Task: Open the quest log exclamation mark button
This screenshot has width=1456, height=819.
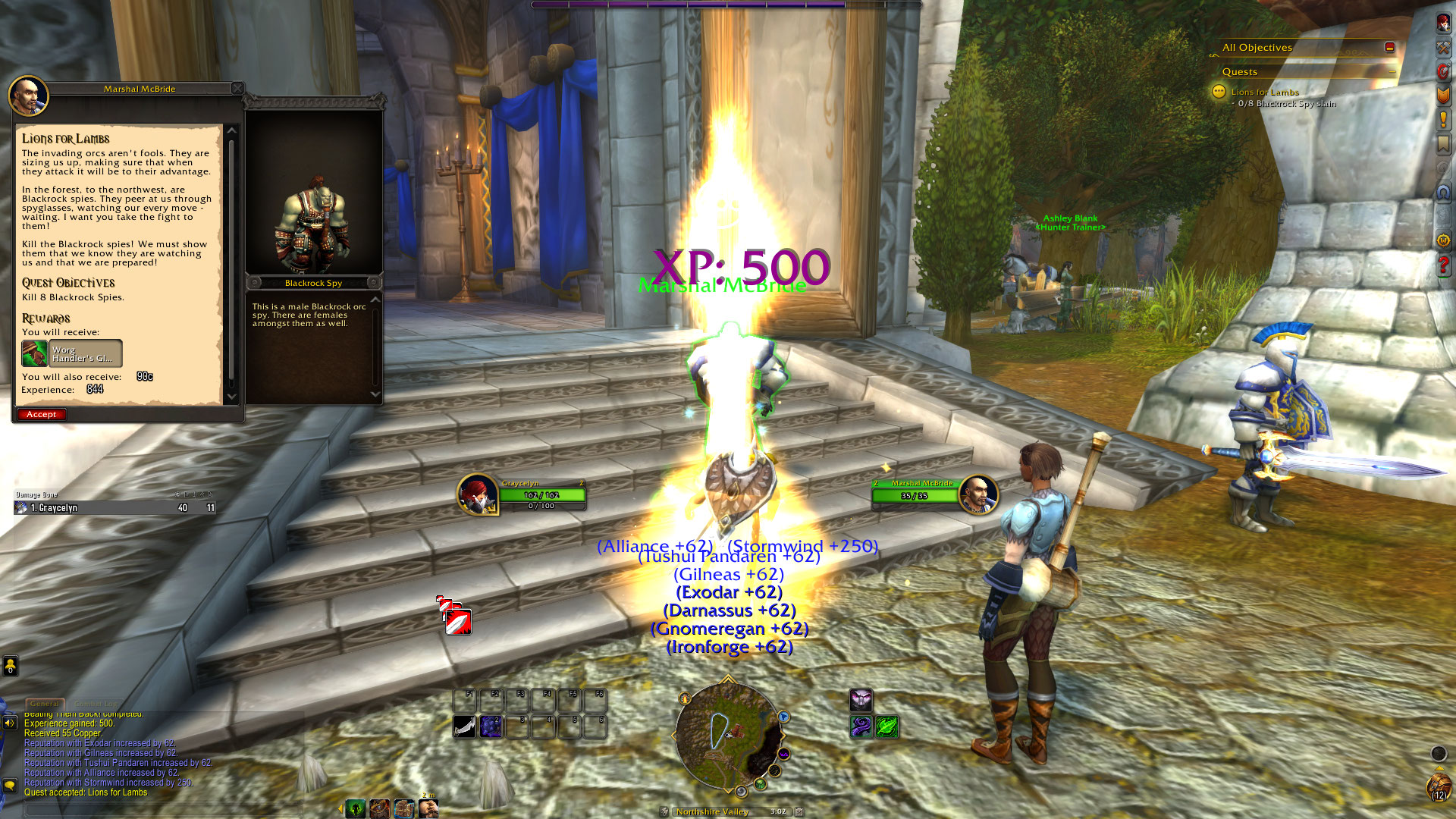Action: pos(1443,119)
